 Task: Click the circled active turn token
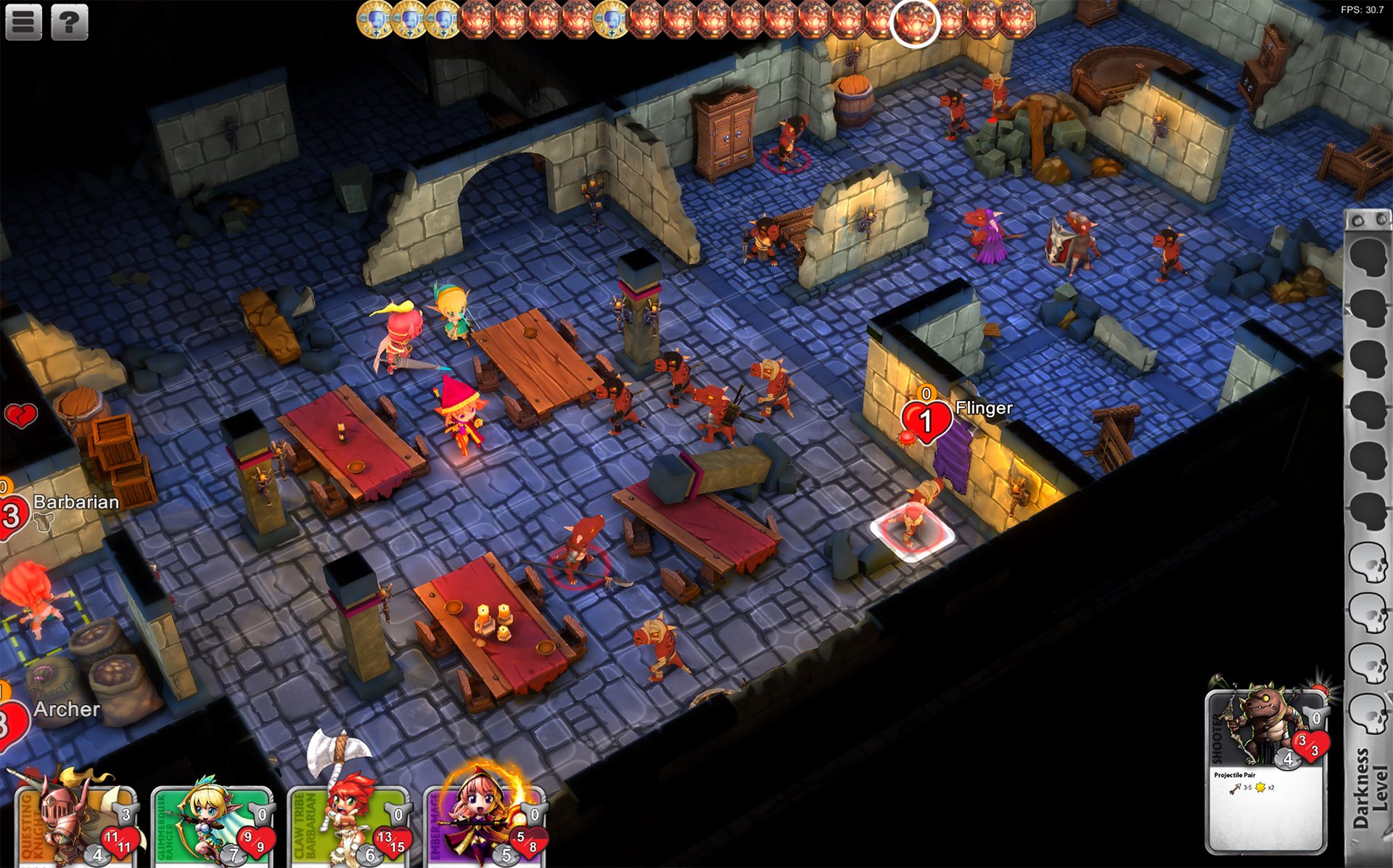915,22
